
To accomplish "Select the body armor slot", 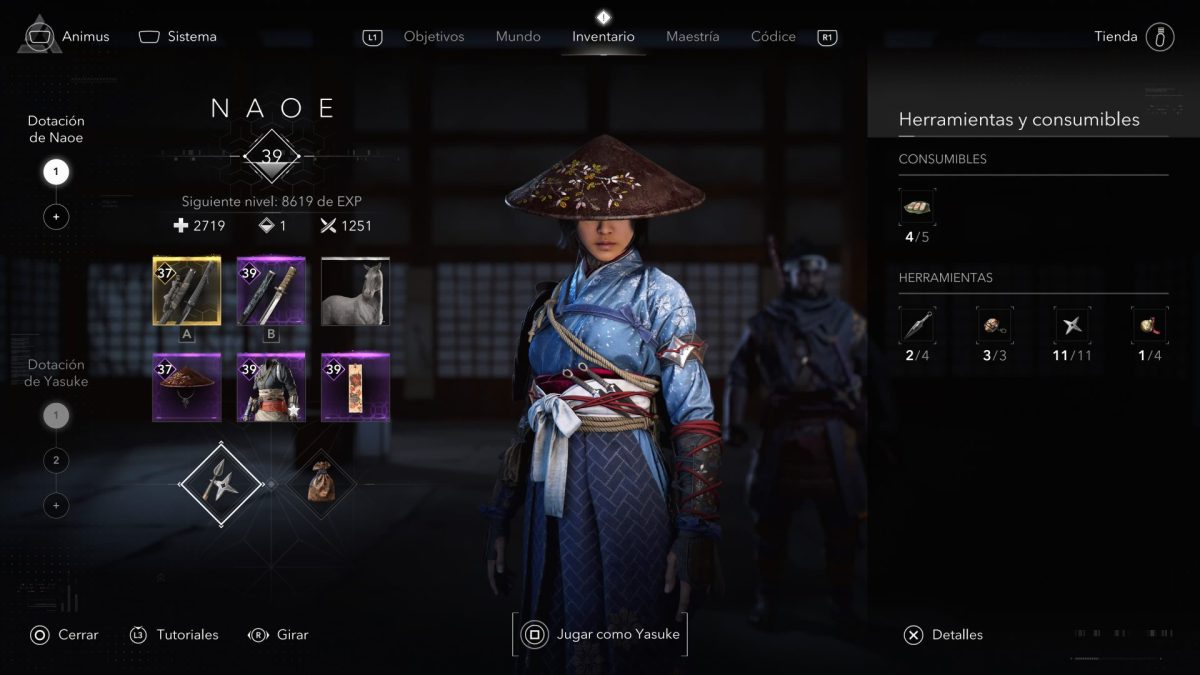I will (x=270, y=387).
